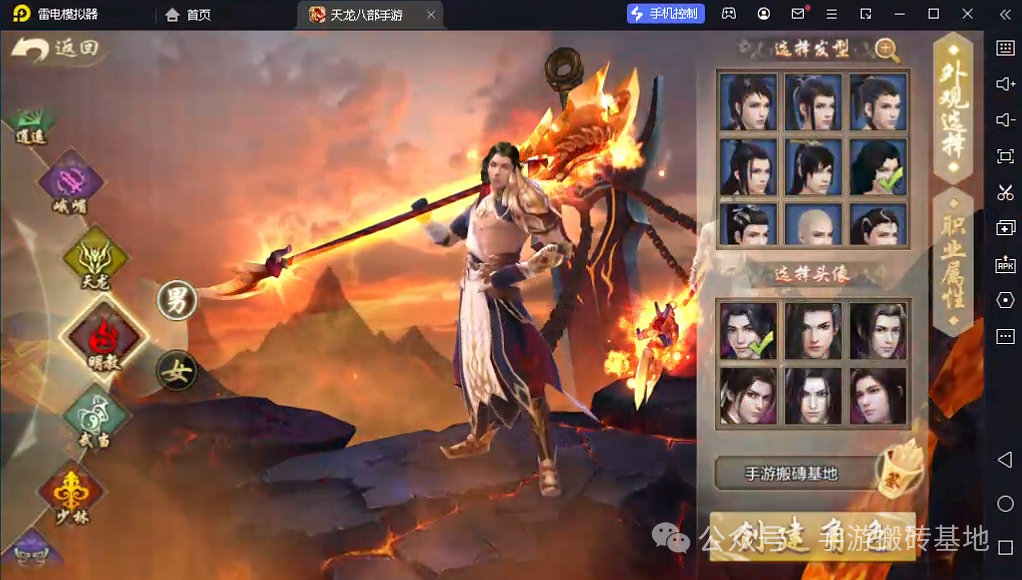
Task: Select the hairstyle marked with green check
Action: pos(878,167)
